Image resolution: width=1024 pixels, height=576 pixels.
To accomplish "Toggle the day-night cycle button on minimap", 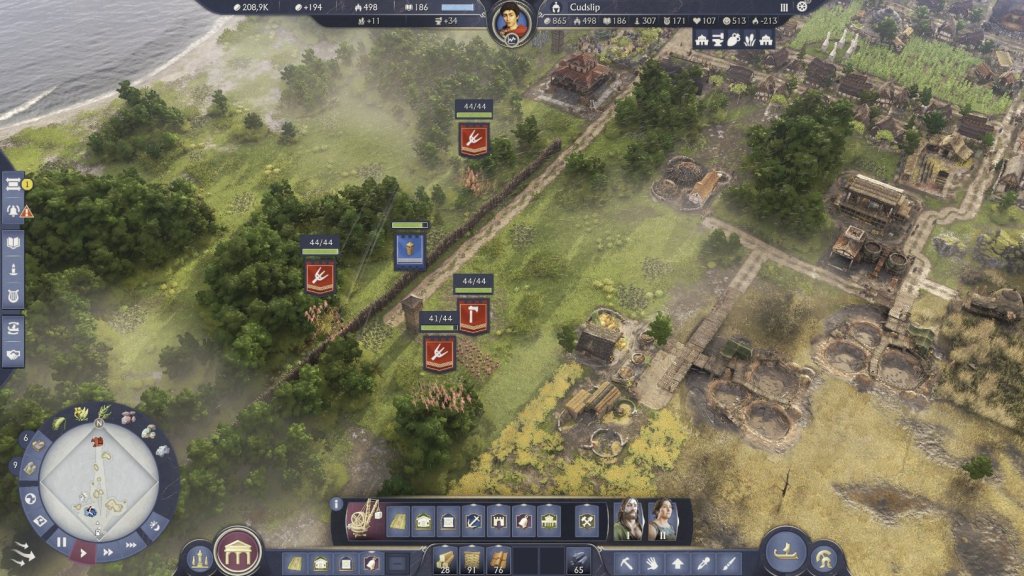I will (x=156, y=528).
